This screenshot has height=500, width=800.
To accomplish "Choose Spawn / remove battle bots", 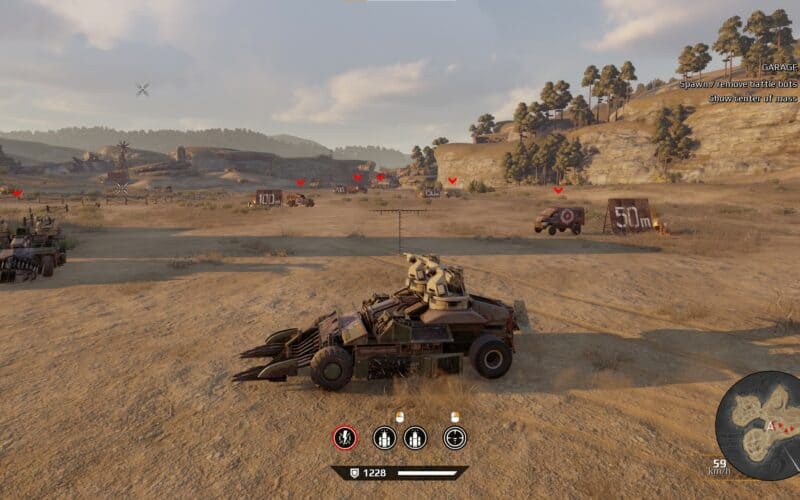I will (739, 85).
